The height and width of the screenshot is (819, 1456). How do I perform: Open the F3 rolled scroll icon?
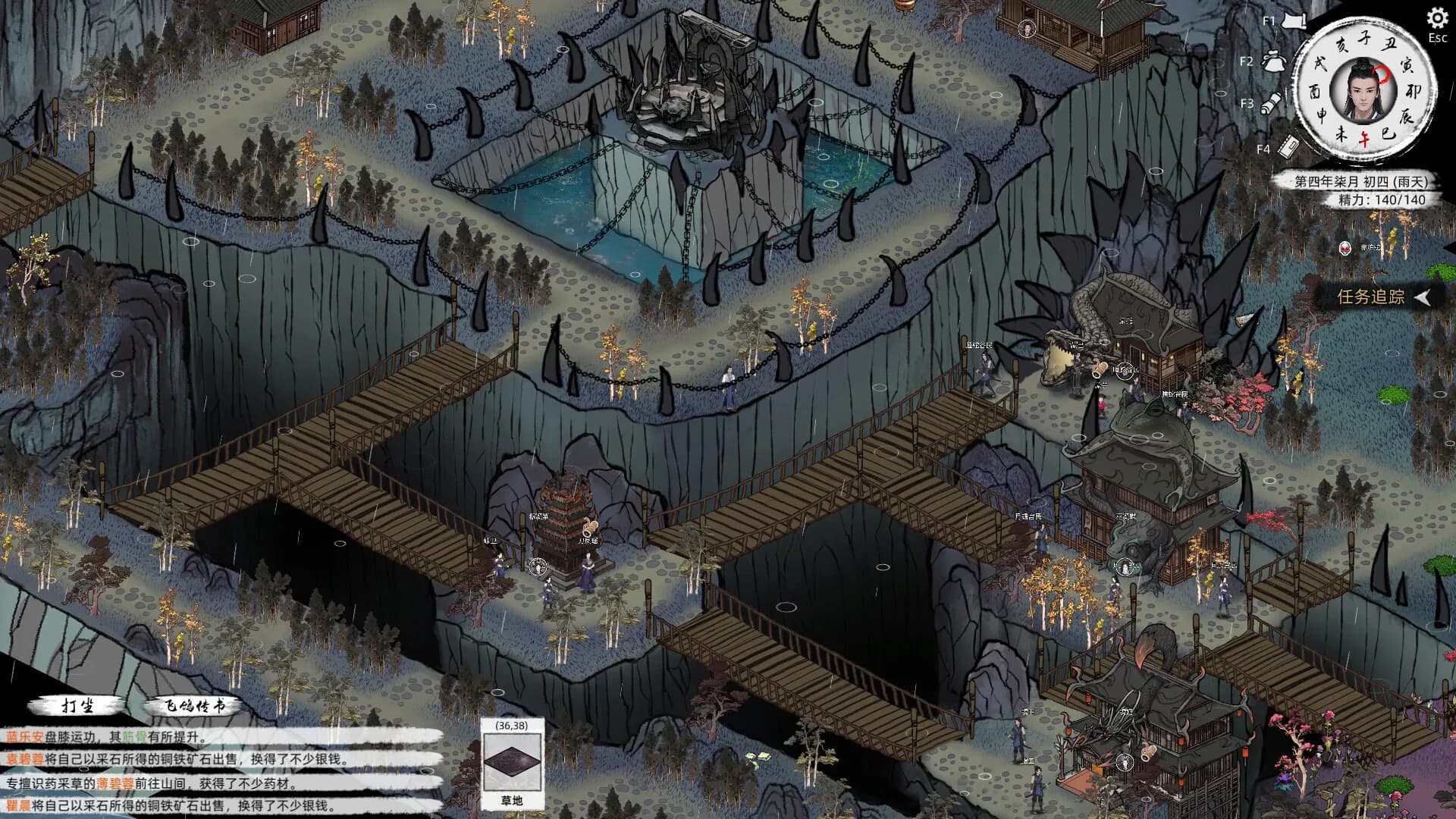(1272, 103)
